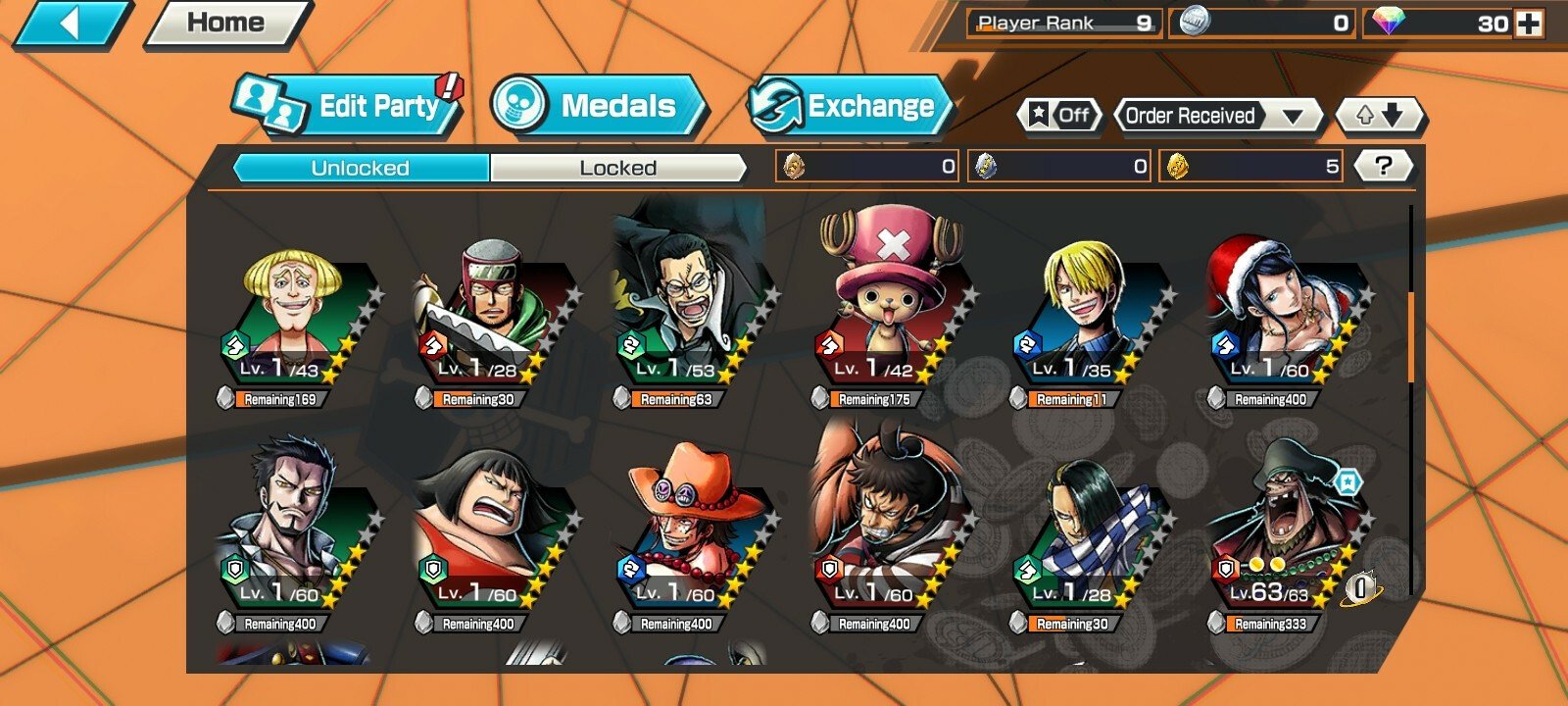Select the Mihawk character tile

point(294,534)
